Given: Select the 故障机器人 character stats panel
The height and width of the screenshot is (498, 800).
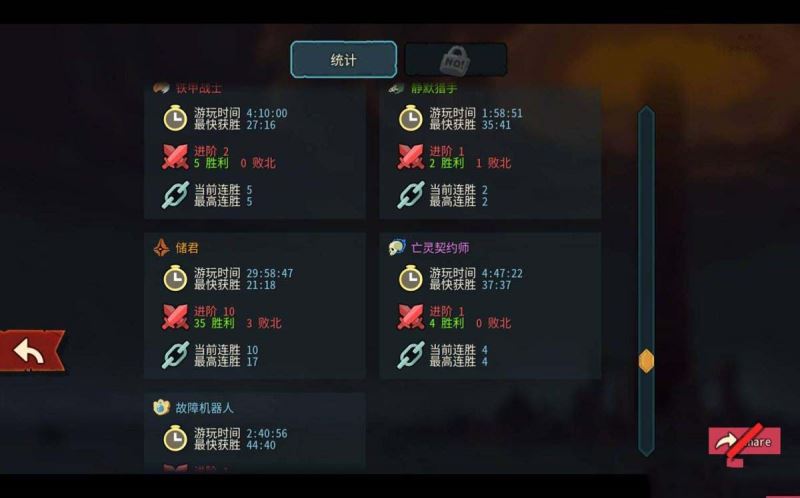Looking at the screenshot, I should 254,432.
